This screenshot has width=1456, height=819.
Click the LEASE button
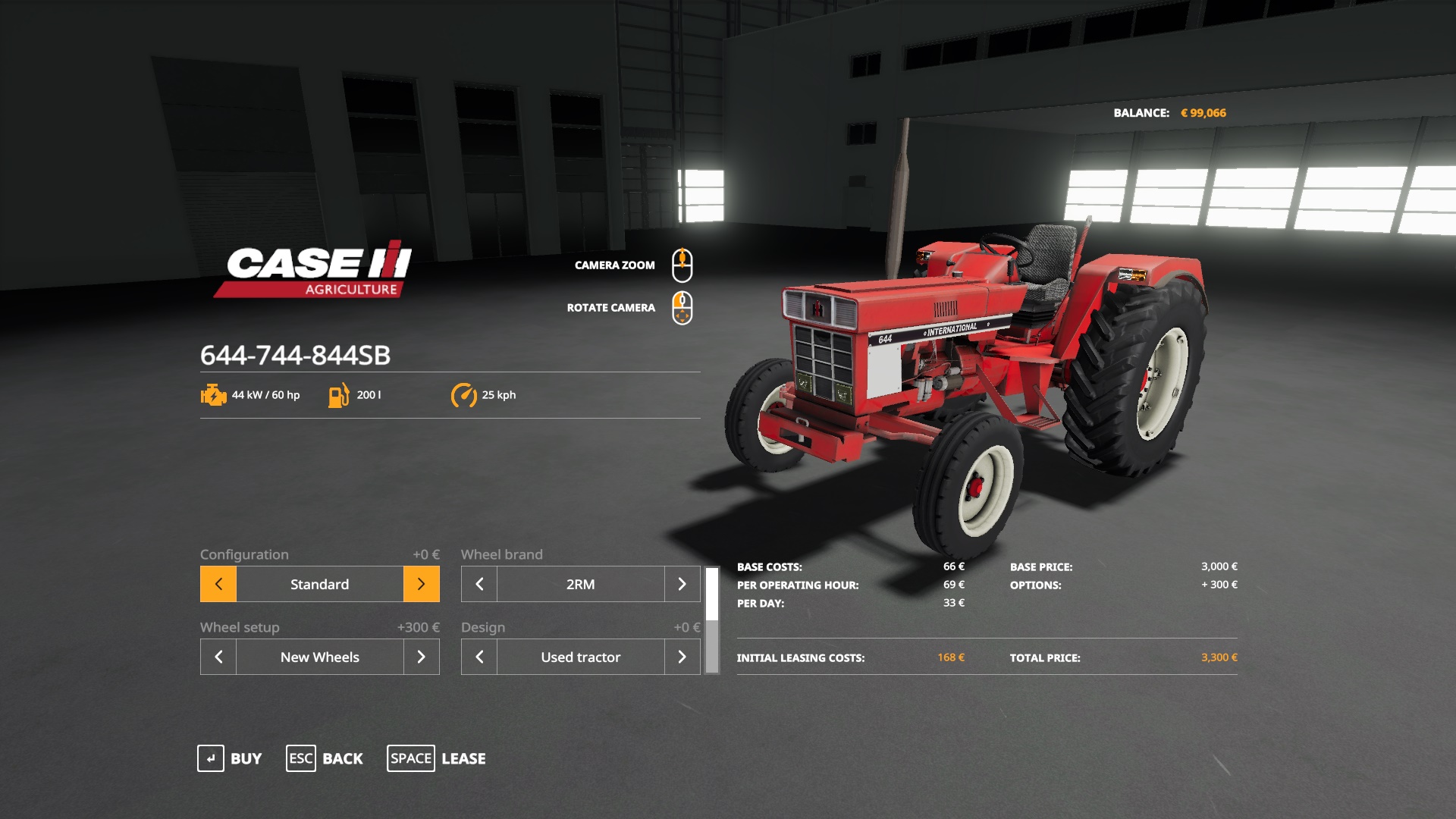[x=465, y=758]
